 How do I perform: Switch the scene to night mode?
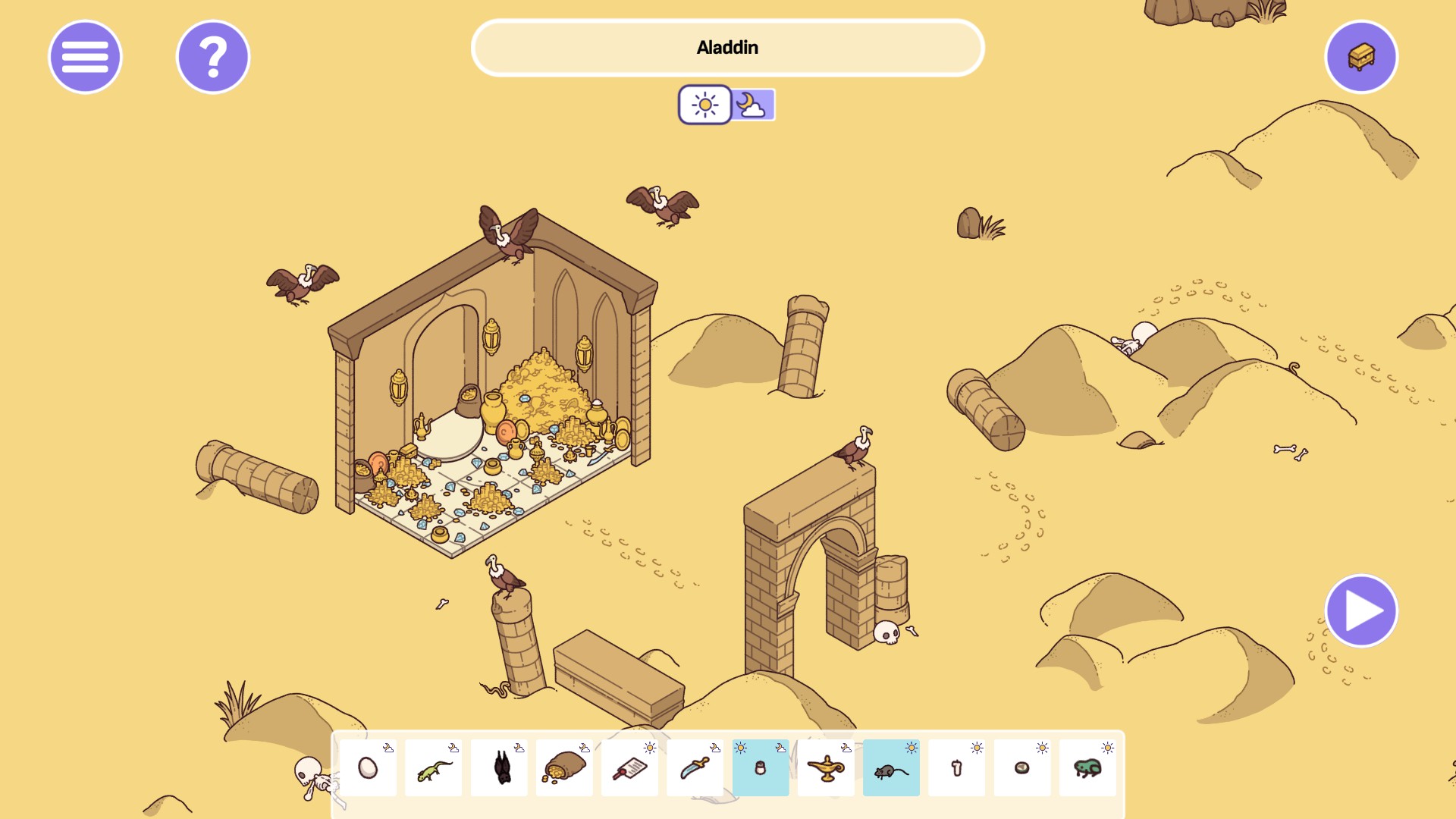click(x=752, y=105)
